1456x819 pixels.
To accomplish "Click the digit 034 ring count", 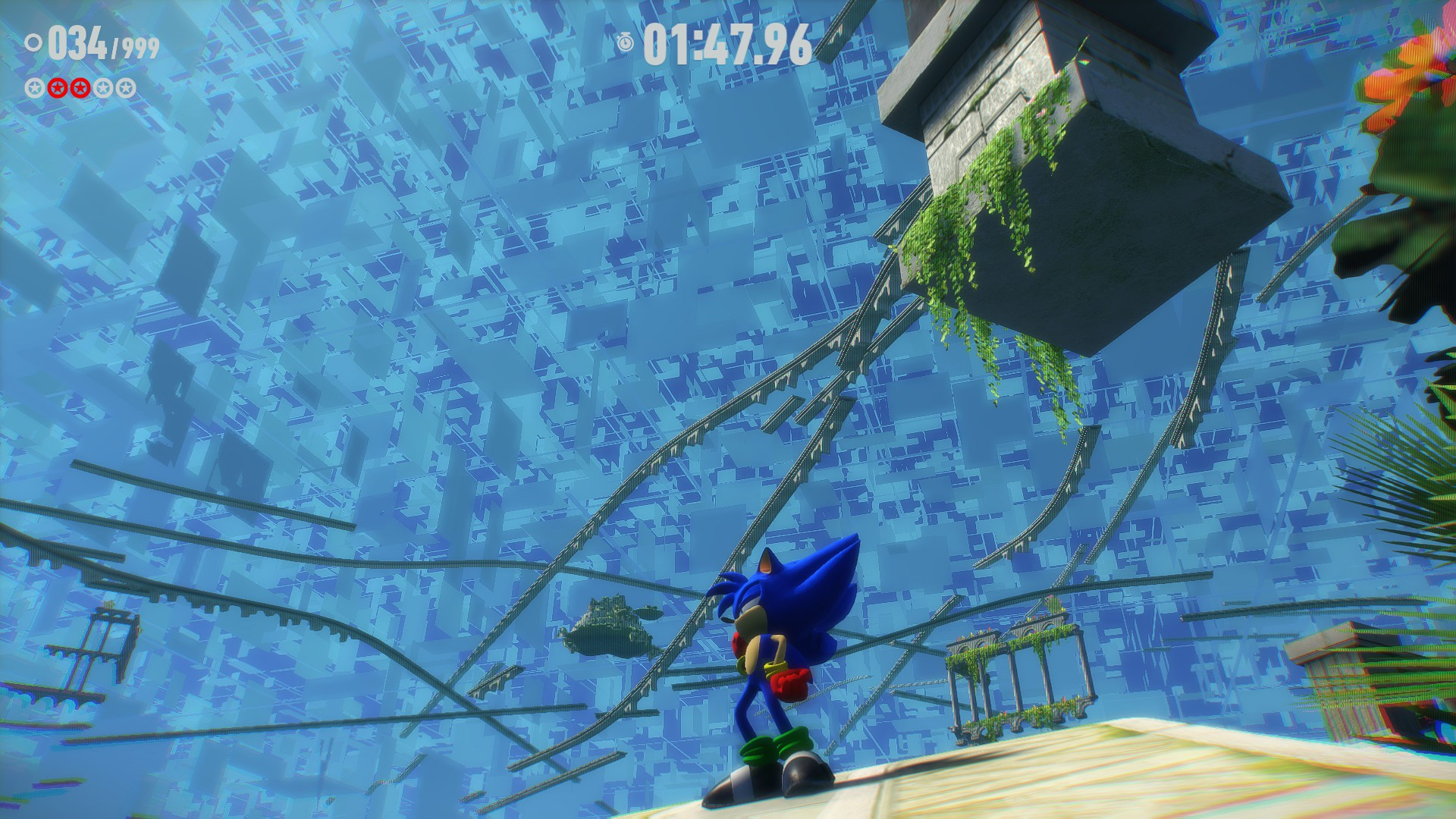I will click(77, 42).
